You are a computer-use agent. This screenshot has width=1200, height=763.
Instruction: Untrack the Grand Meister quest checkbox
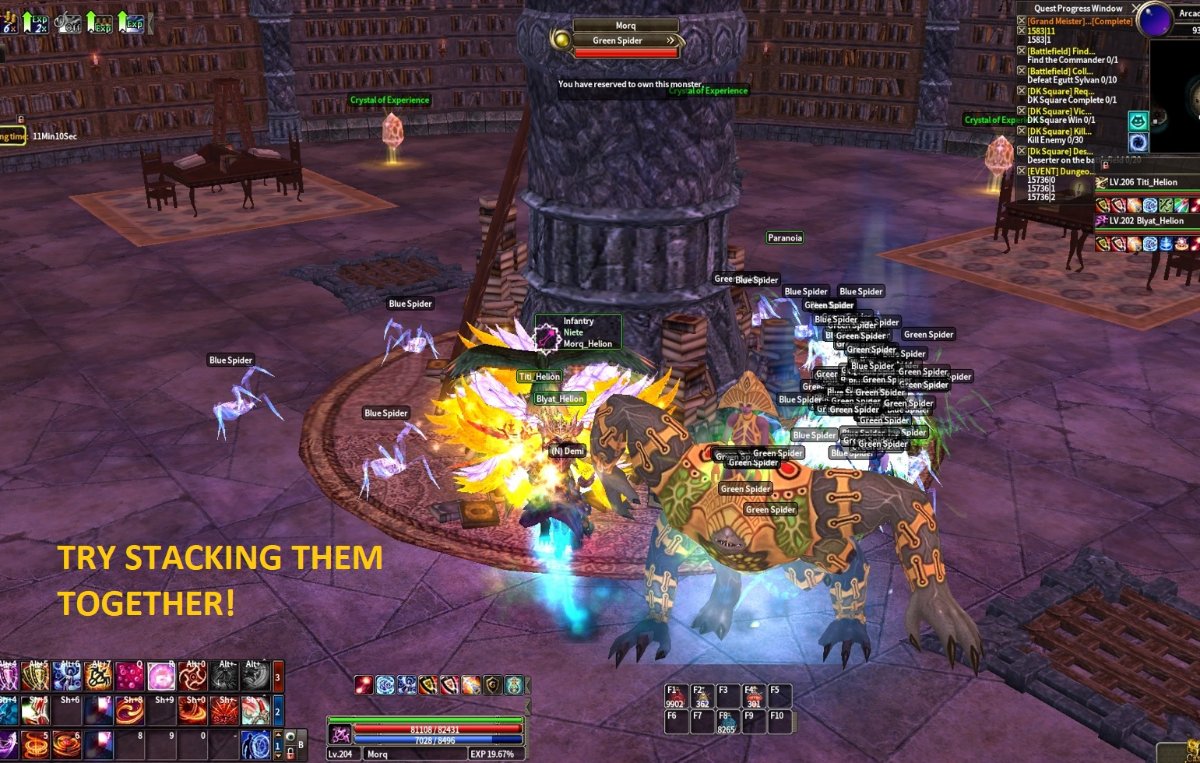coord(1022,21)
